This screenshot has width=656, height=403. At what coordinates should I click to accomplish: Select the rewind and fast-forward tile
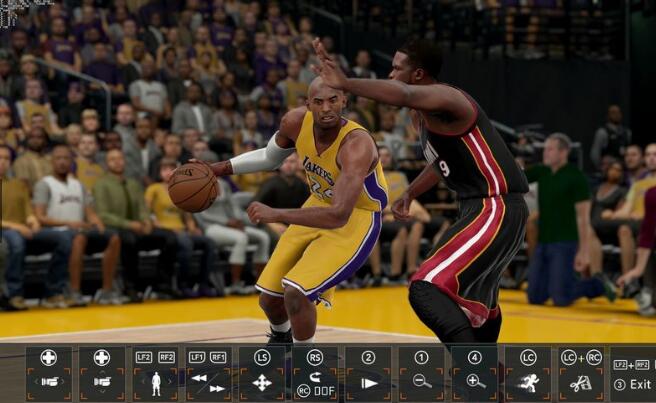208,373
